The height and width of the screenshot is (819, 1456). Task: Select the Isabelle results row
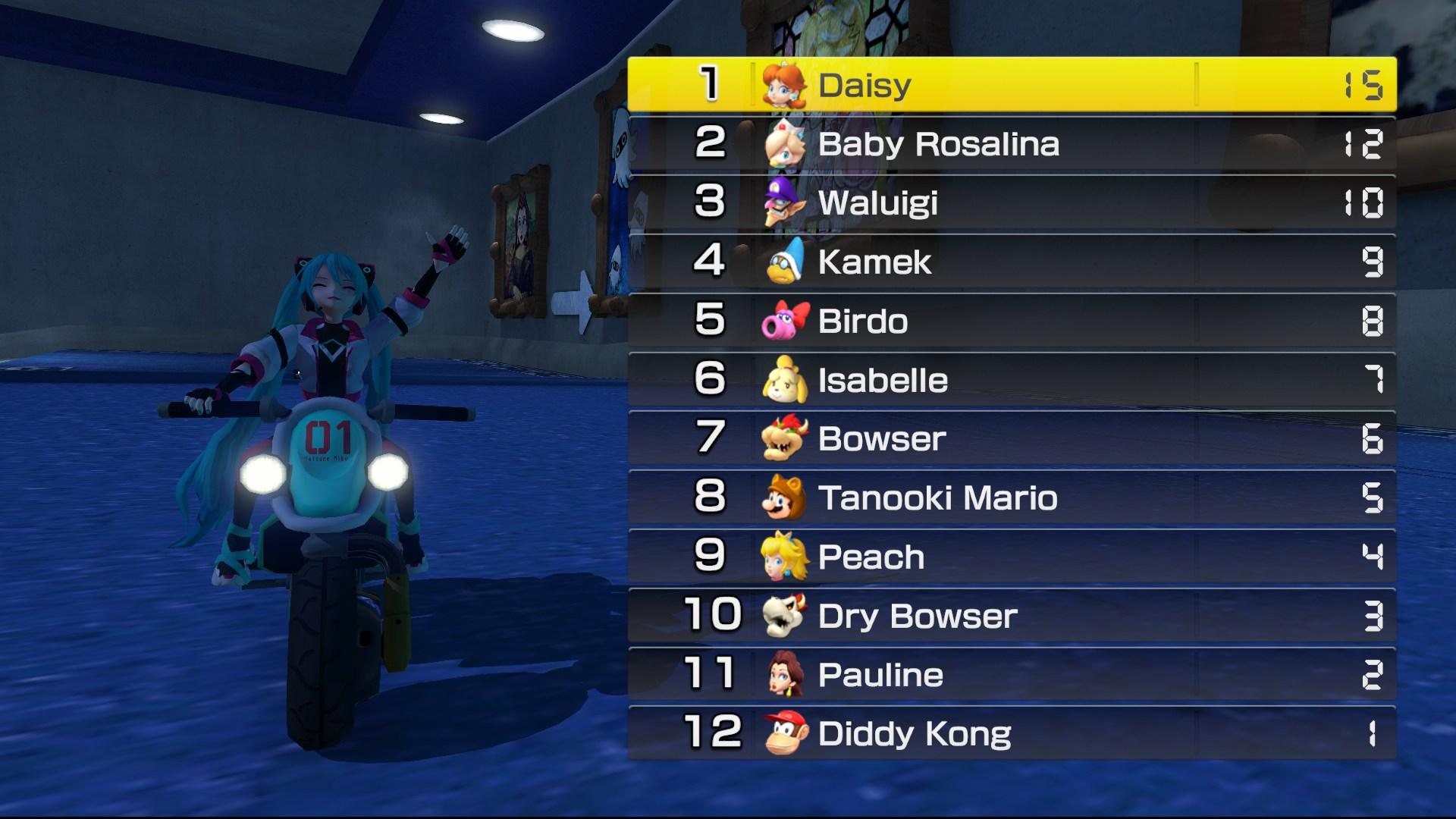pos(1012,380)
